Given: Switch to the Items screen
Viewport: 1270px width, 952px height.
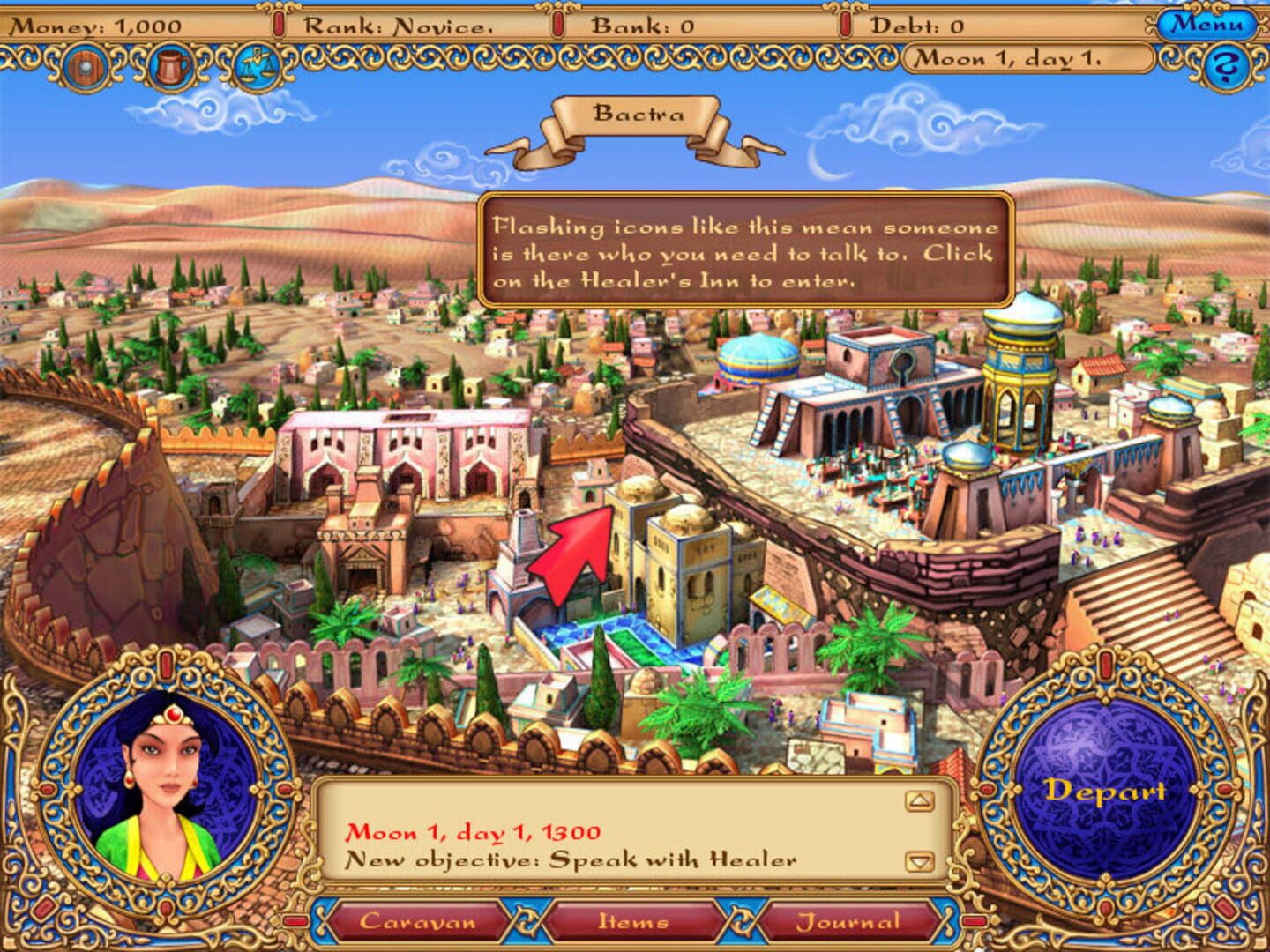Looking at the screenshot, I should pyautogui.click(x=637, y=920).
